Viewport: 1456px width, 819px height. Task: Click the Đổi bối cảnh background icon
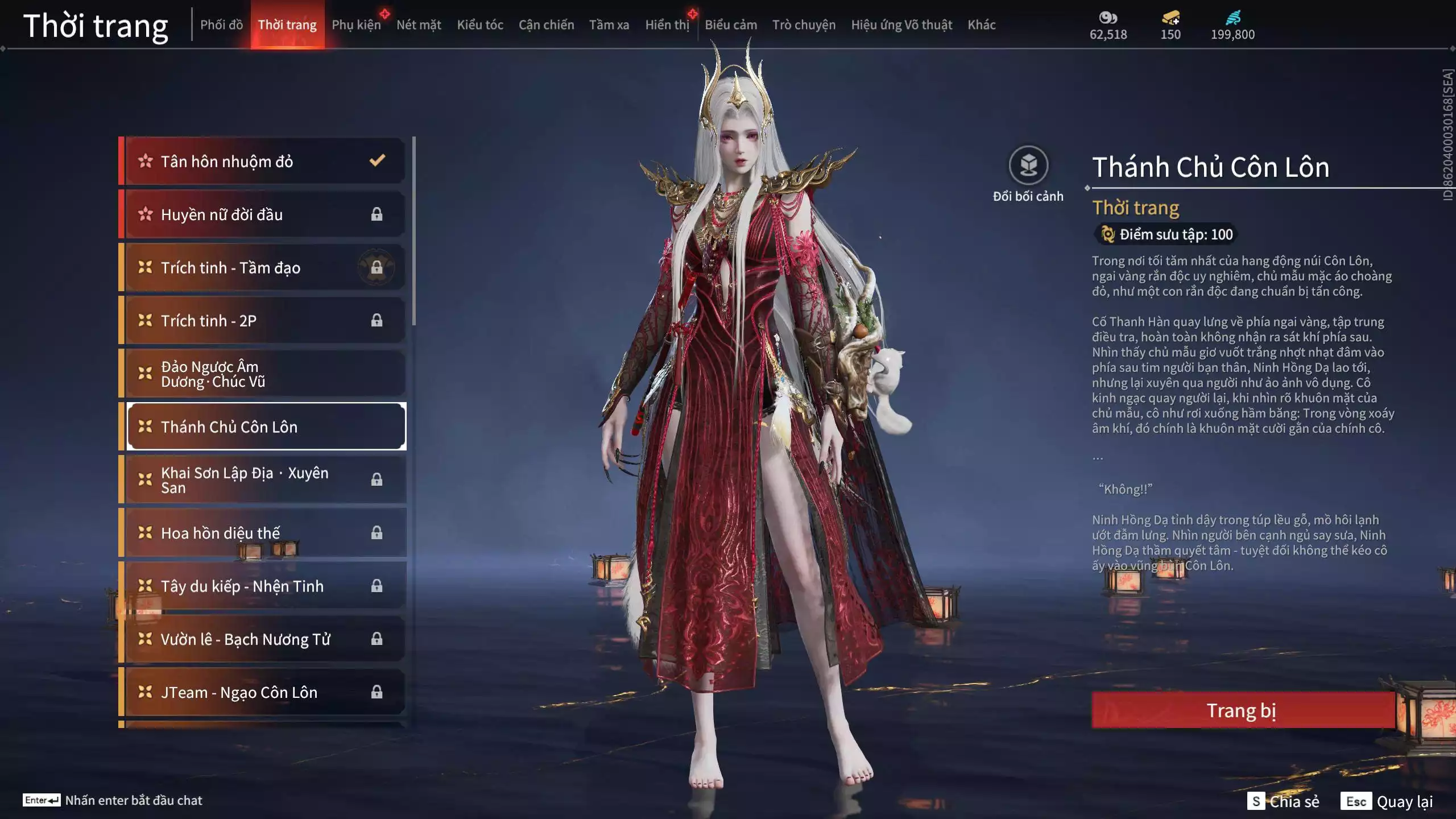click(x=1028, y=166)
